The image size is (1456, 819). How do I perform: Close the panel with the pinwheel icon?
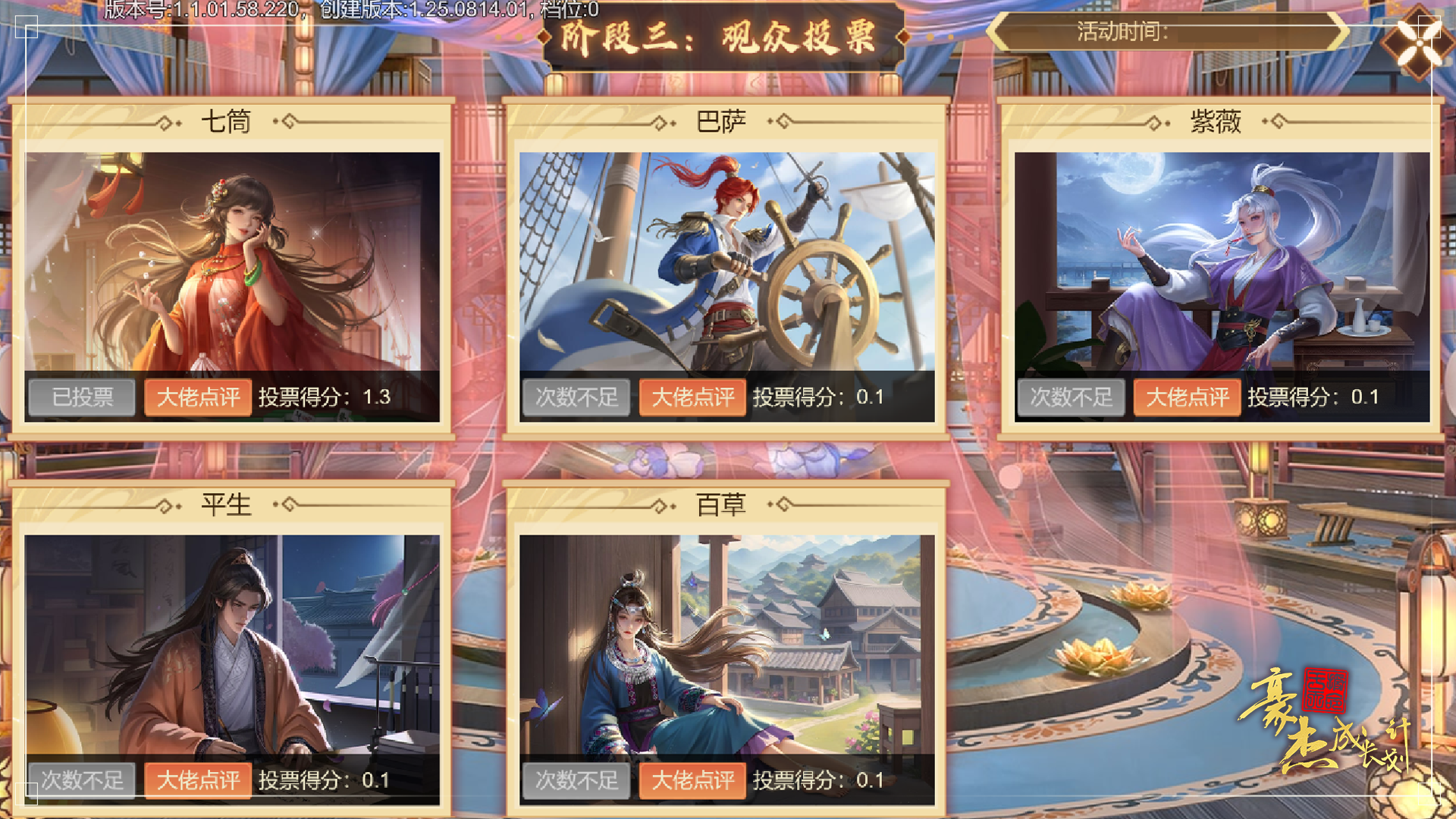click(1419, 42)
